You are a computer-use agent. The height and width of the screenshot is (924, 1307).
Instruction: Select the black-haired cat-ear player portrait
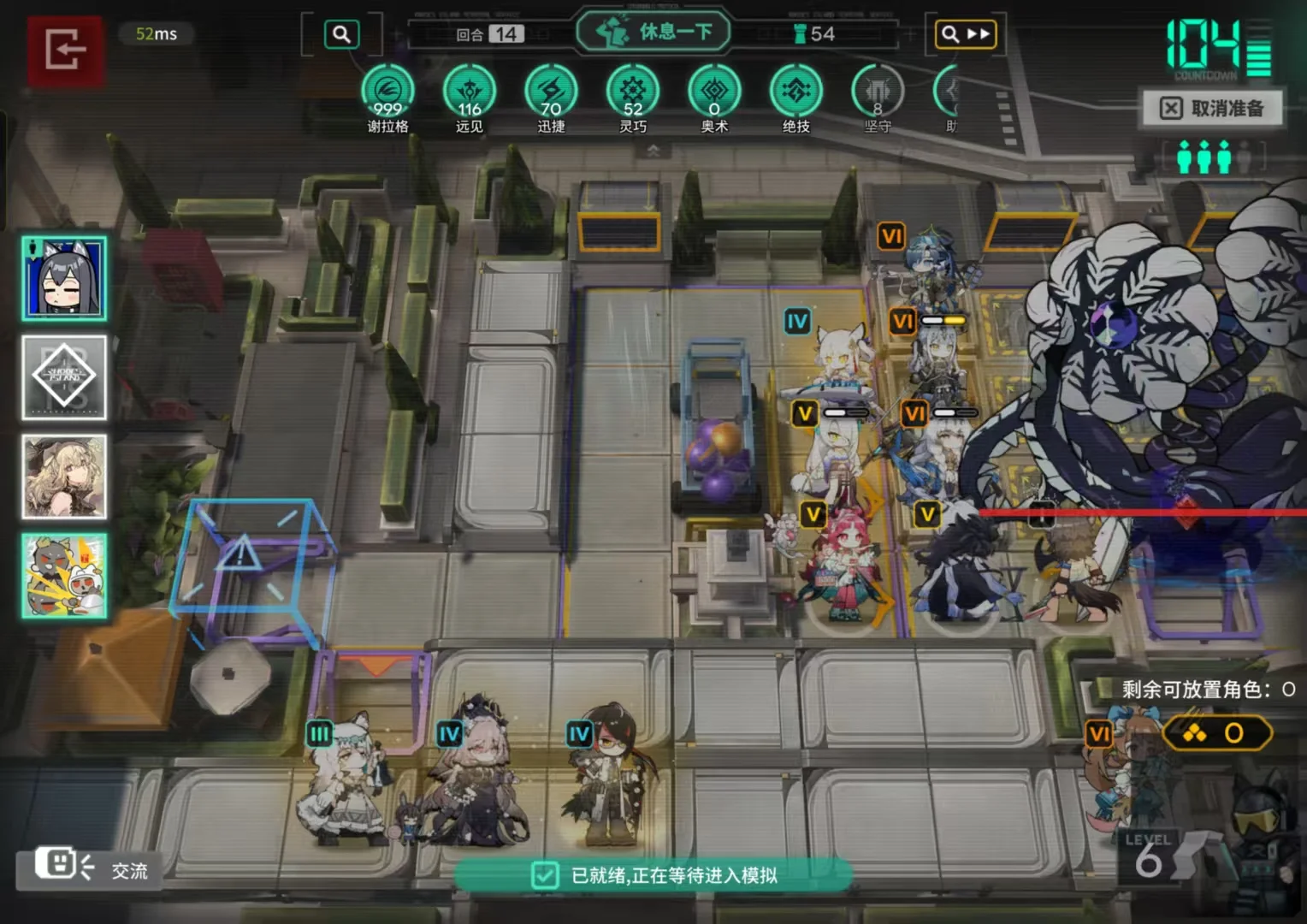pos(64,279)
